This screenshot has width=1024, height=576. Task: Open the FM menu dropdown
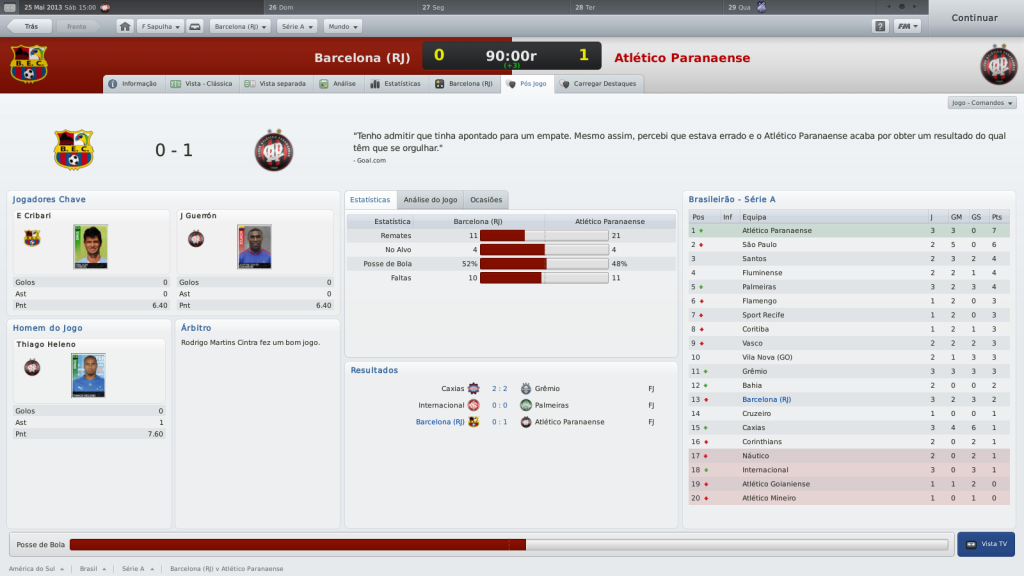(907, 27)
